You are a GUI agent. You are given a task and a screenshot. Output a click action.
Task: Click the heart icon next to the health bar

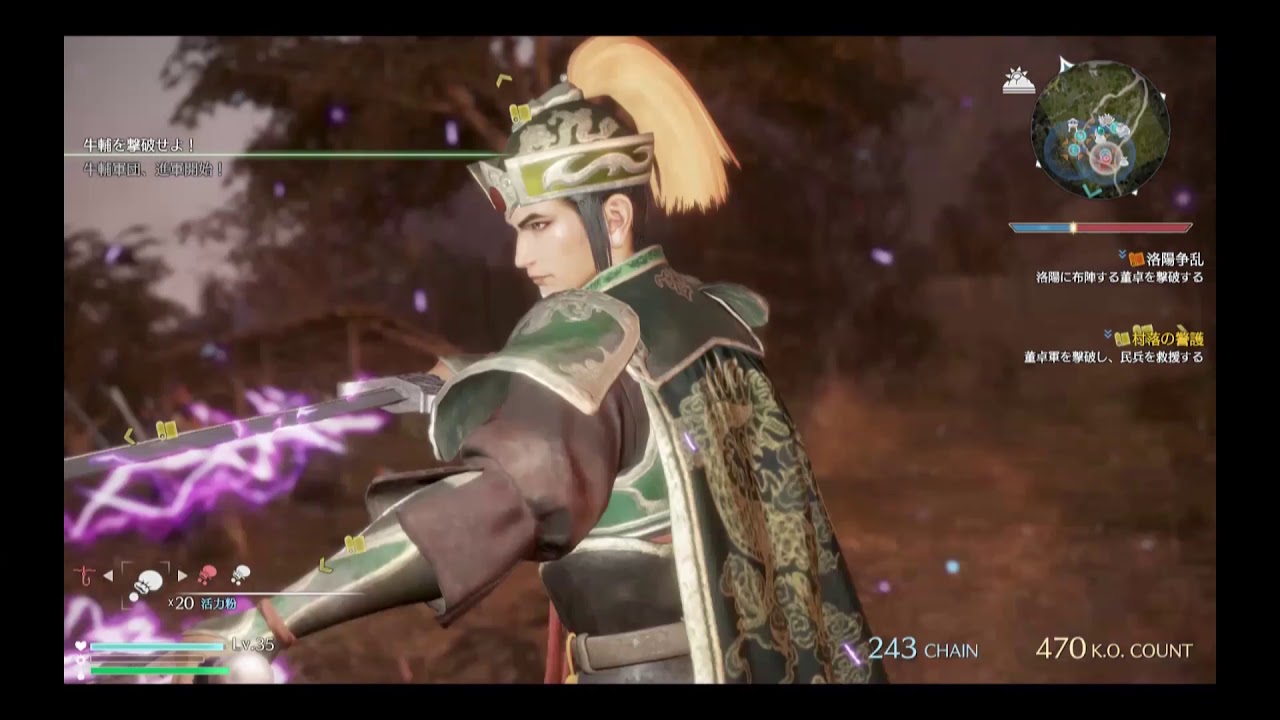coord(80,645)
